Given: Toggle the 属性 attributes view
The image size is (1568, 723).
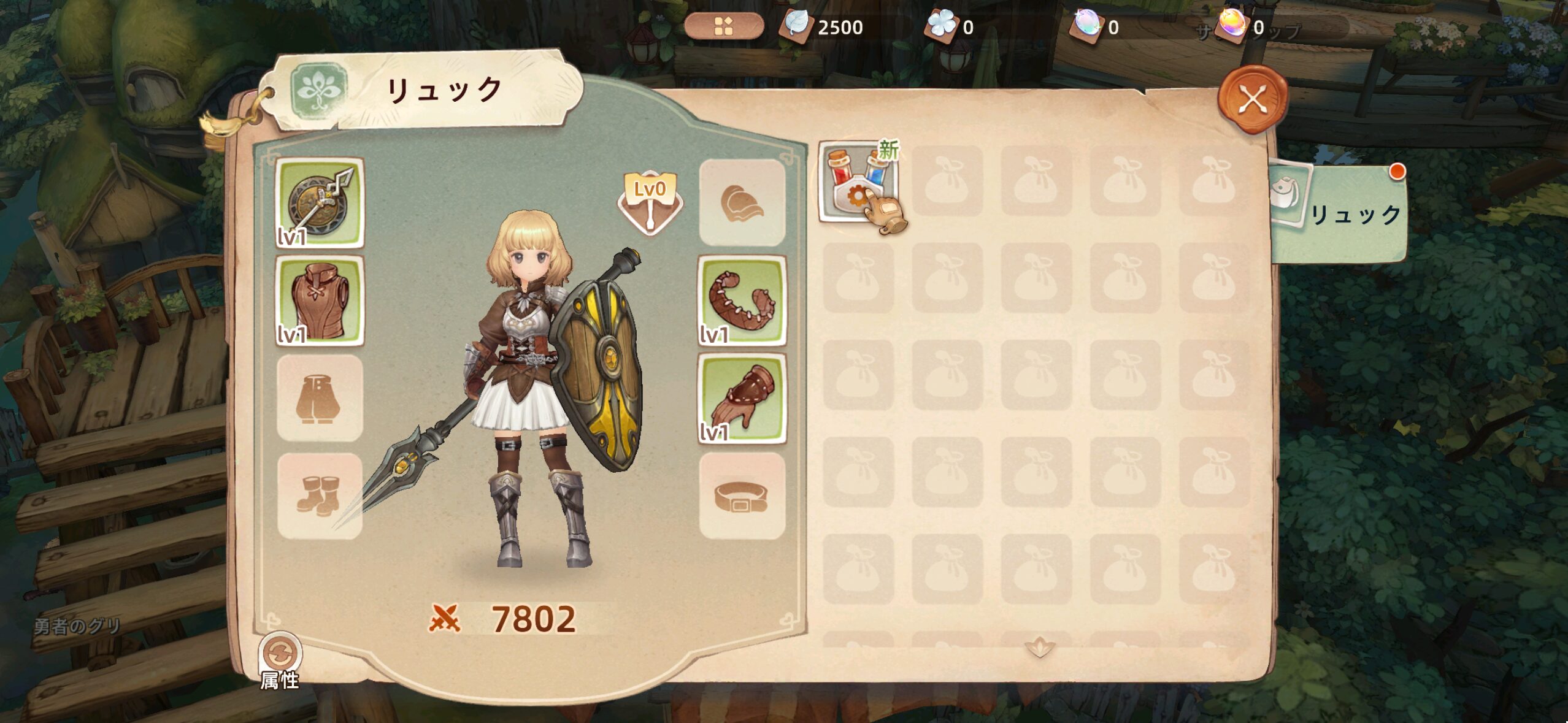Looking at the screenshot, I should pyautogui.click(x=280, y=655).
